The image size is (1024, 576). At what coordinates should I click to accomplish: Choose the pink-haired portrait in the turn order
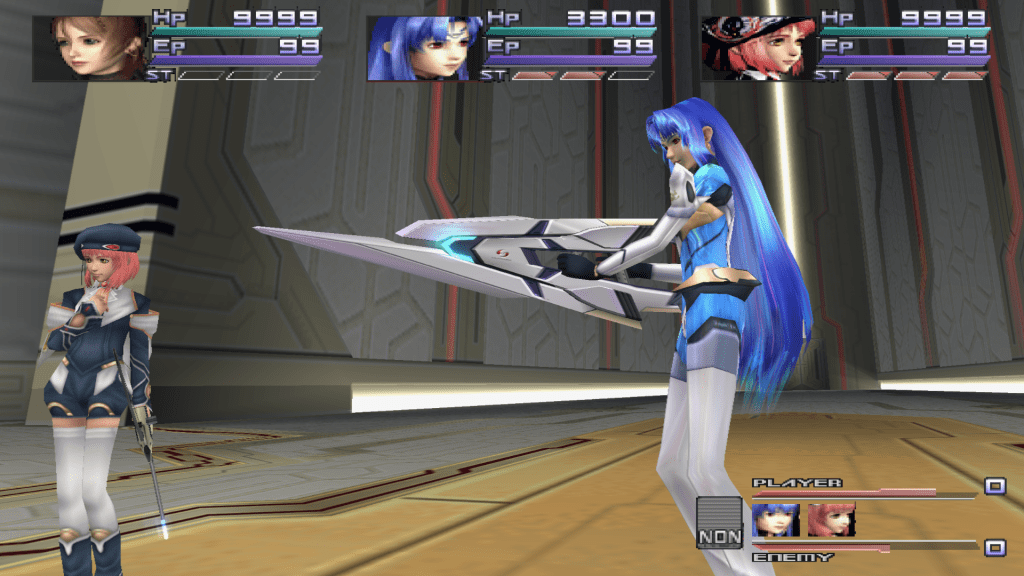tap(831, 520)
